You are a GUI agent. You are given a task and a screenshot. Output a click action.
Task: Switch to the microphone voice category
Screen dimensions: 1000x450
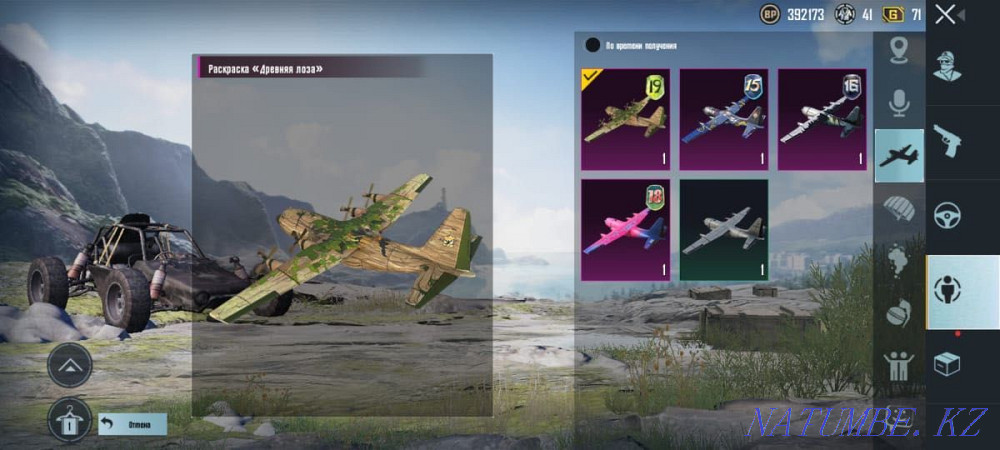tap(899, 102)
